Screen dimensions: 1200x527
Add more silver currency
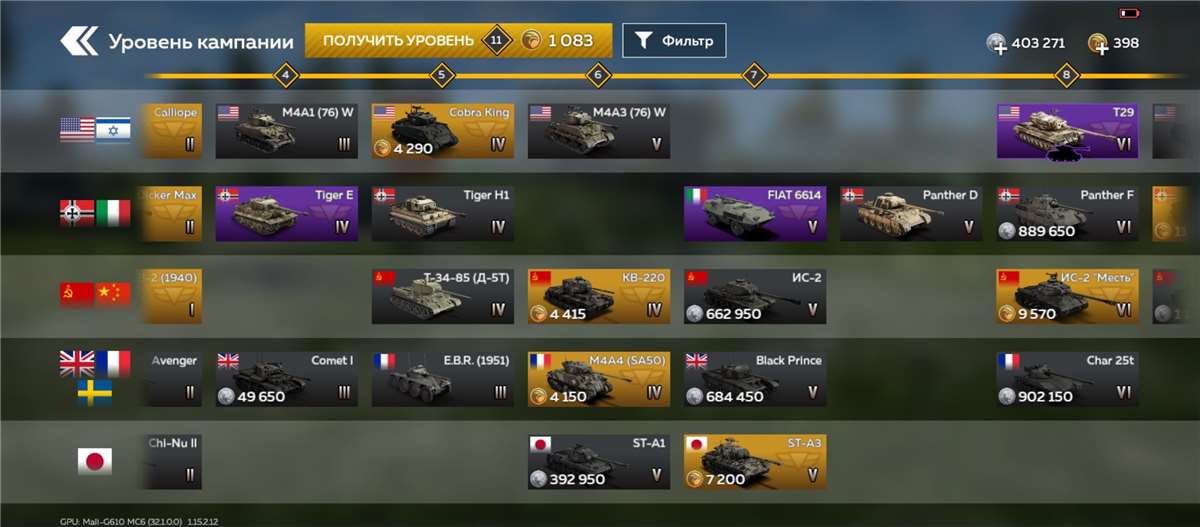click(997, 44)
